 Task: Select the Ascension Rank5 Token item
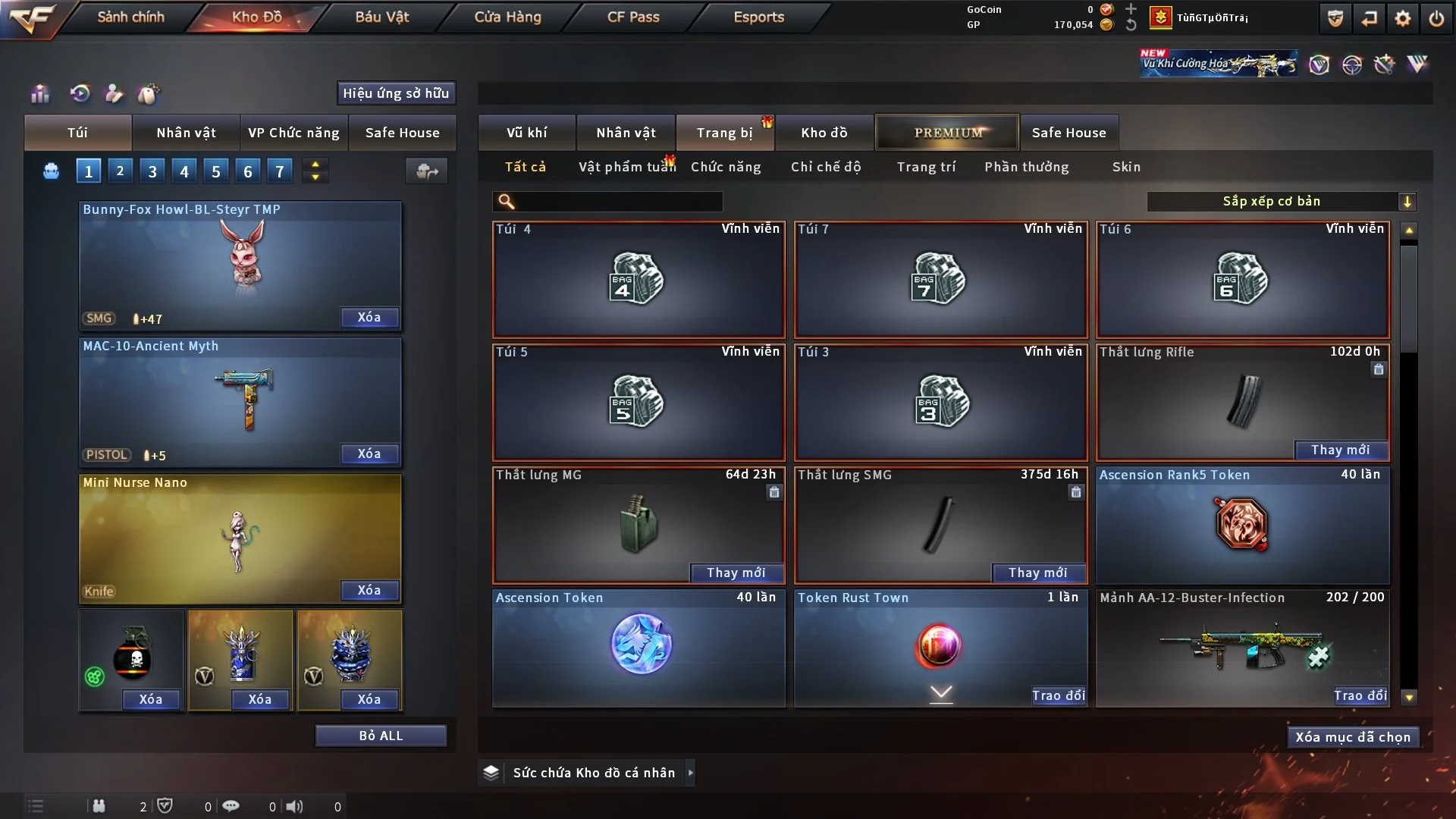point(1241,525)
